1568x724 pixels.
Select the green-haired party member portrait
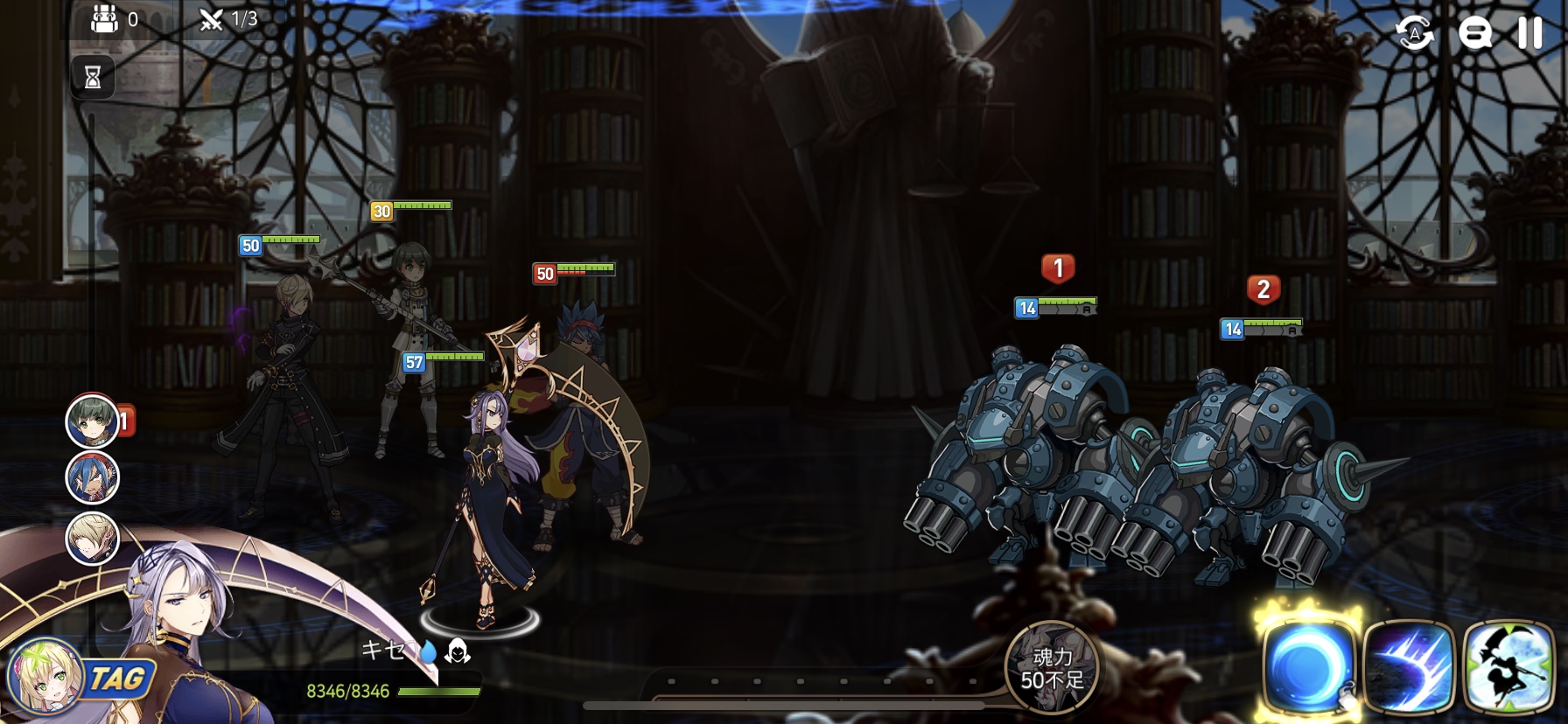point(93,421)
